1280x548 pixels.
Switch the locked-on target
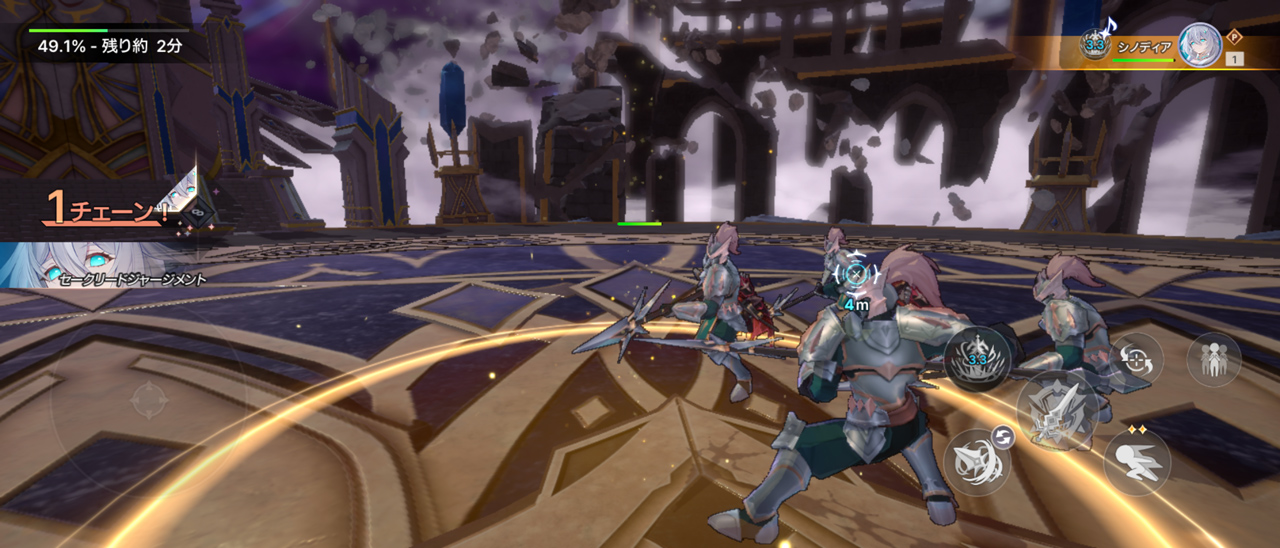pos(1137,361)
